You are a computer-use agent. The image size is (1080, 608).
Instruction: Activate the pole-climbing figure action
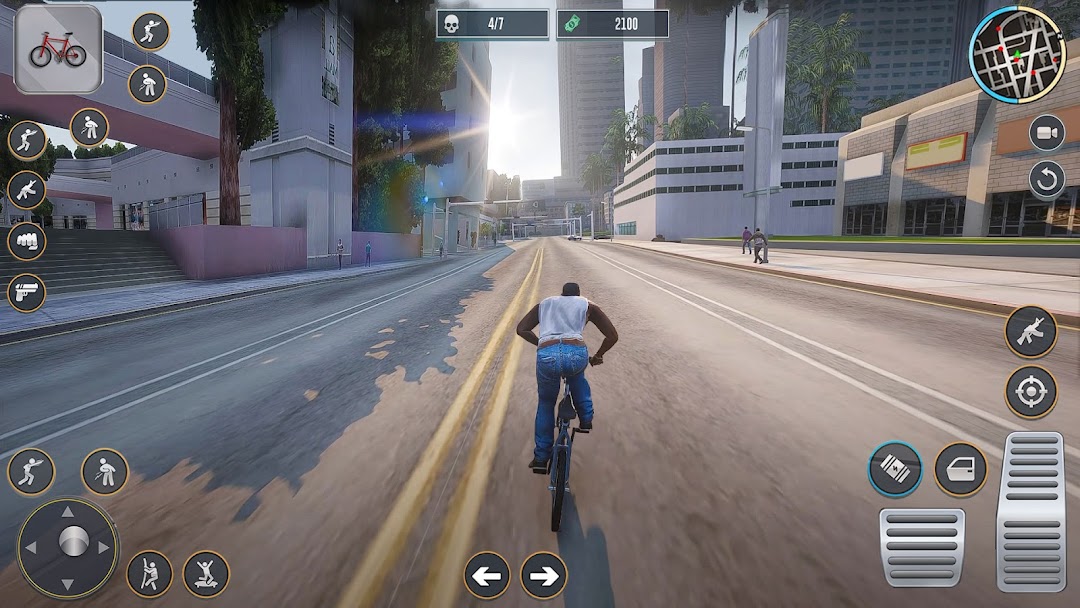[x=149, y=574]
